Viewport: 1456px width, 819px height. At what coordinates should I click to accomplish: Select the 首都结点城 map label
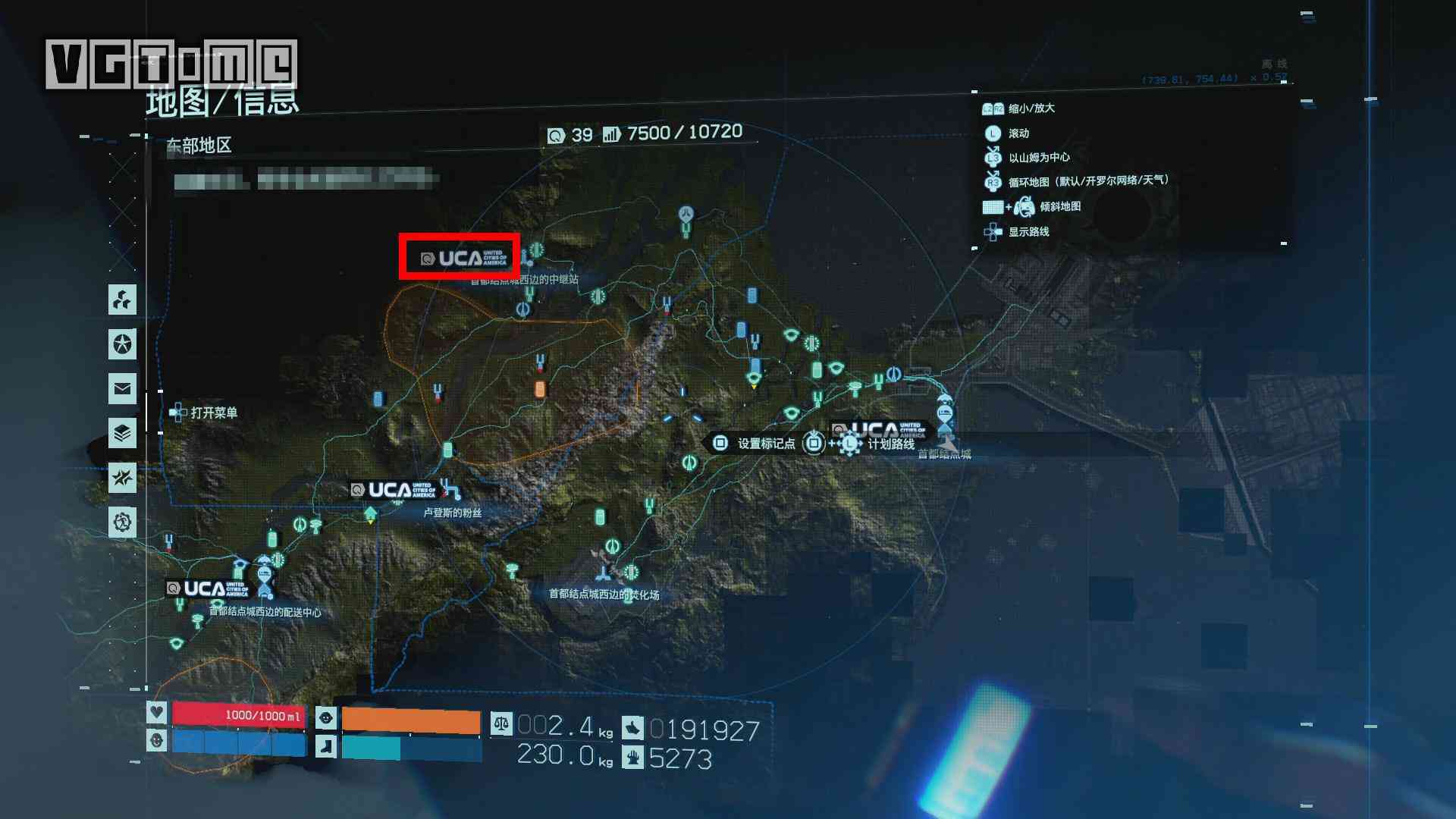pyautogui.click(x=943, y=453)
